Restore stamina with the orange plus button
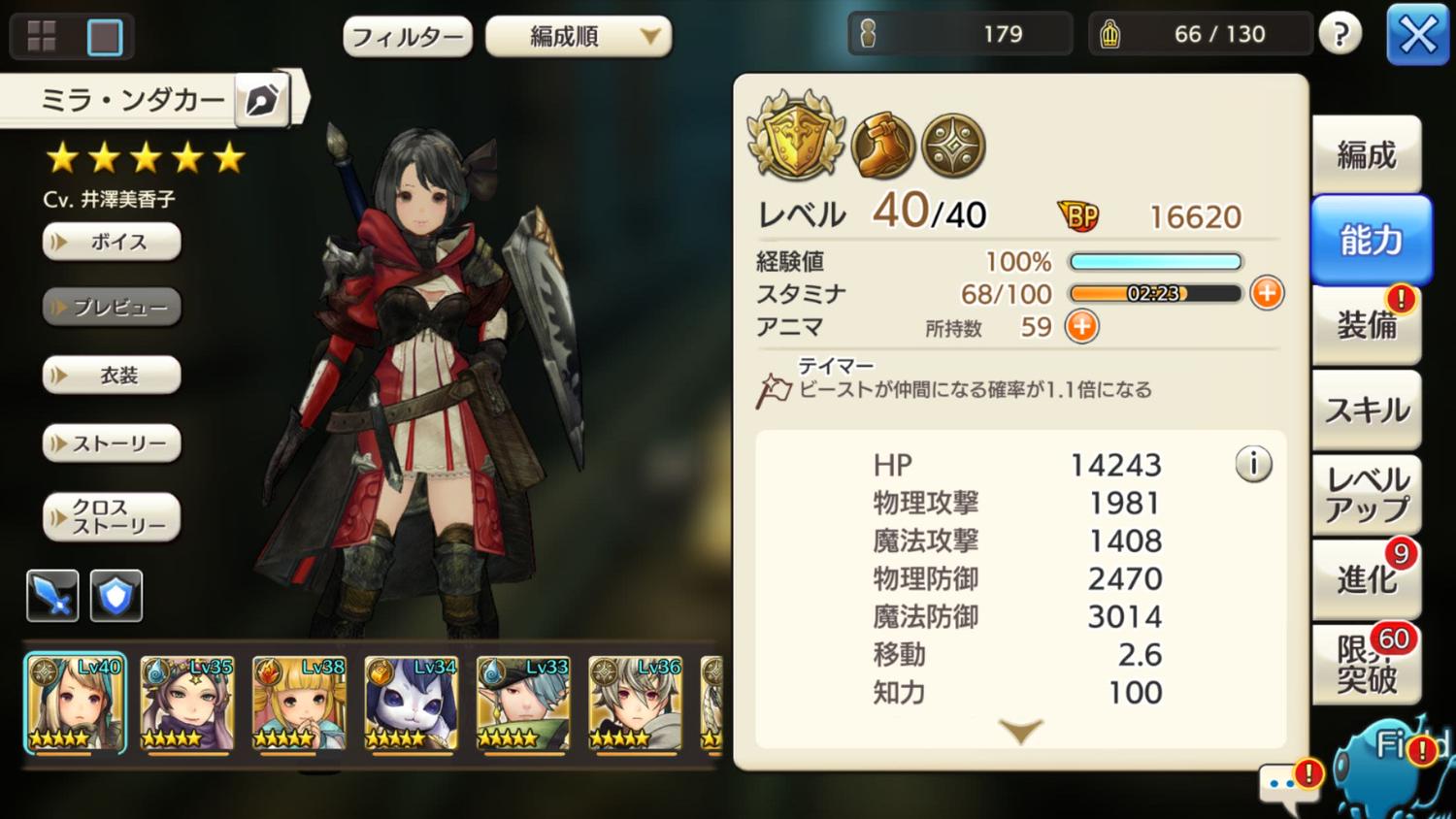 1267,293
